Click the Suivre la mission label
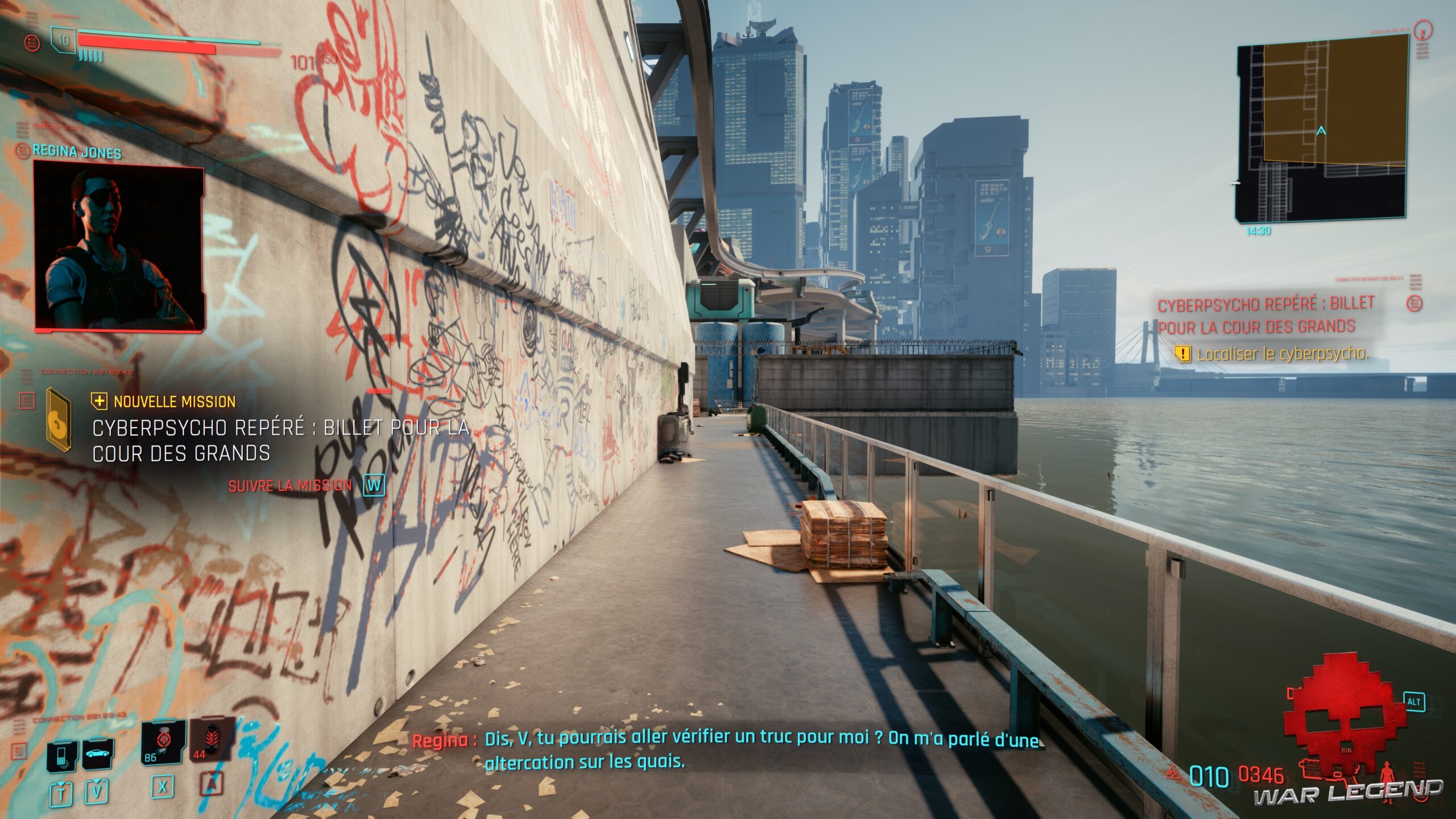Viewport: 1456px width, 819px height. (290, 486)
